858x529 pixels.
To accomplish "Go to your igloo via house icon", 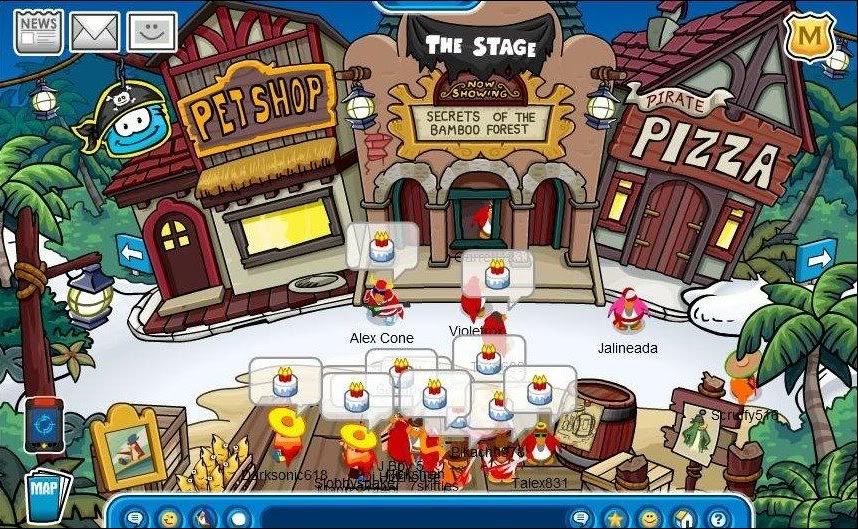I will click(x=683, y=518).
